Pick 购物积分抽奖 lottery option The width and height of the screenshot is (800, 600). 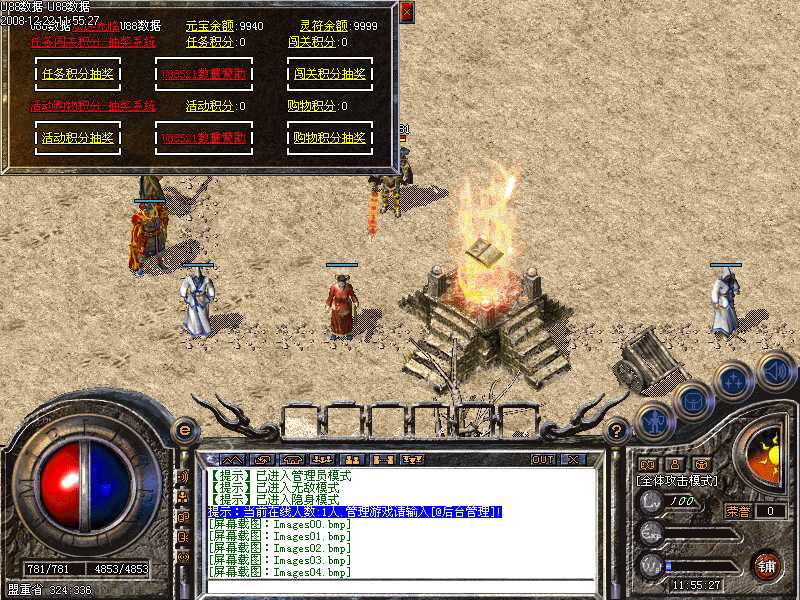[x=330, y=138]
